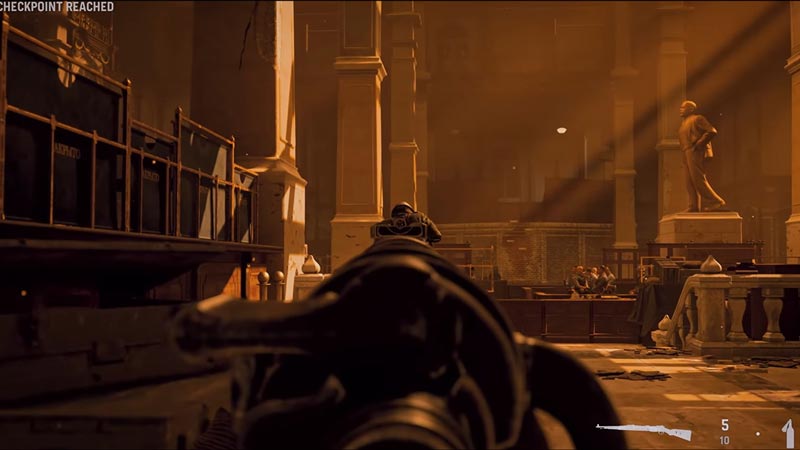Click the knife equipment icon
This screenshot has width=800, height=450.
pyautogui.click(x=788, y=433)
